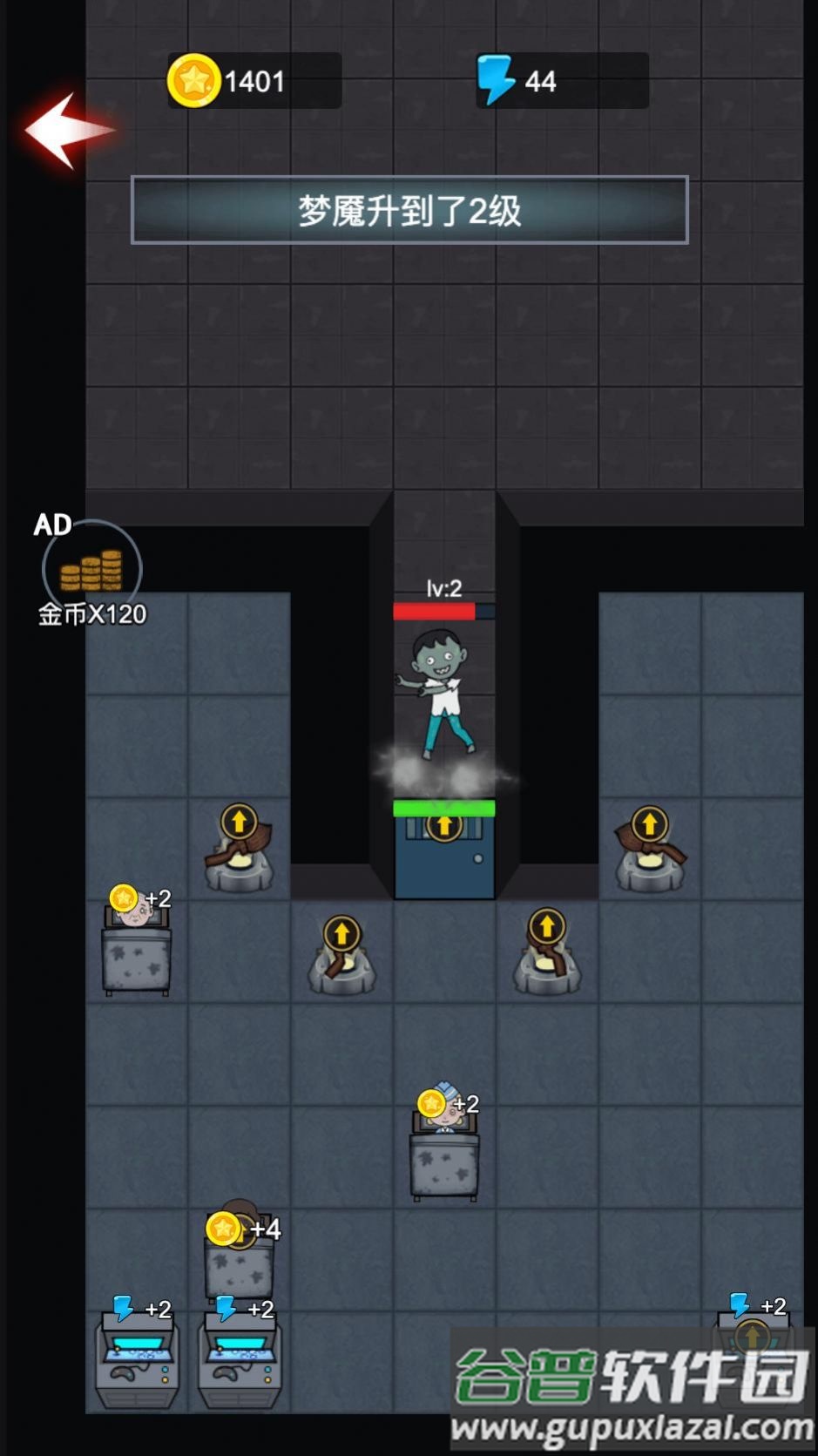The width and height of the screenshot is (818, 1456).
Task: Upgrade the blue door via its arrow icon
Action: tap(444, 825)
